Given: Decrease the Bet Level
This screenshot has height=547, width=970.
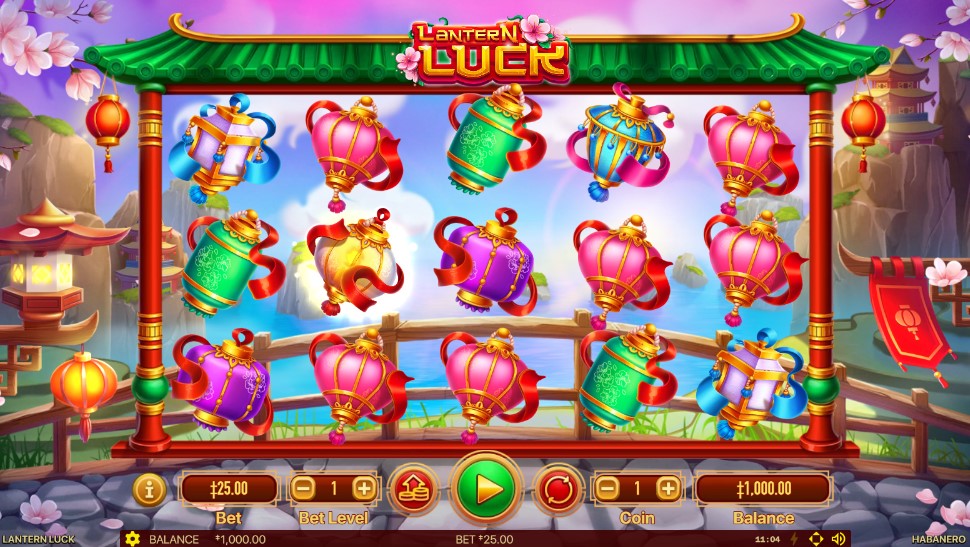Looking at the screenshot, I should tap(305, 489).
